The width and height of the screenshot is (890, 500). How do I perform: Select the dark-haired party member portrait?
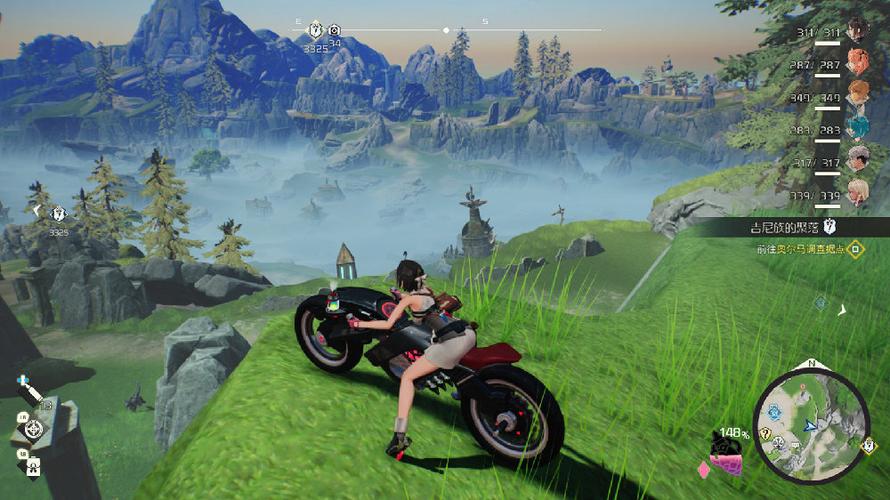coord(858,29)
